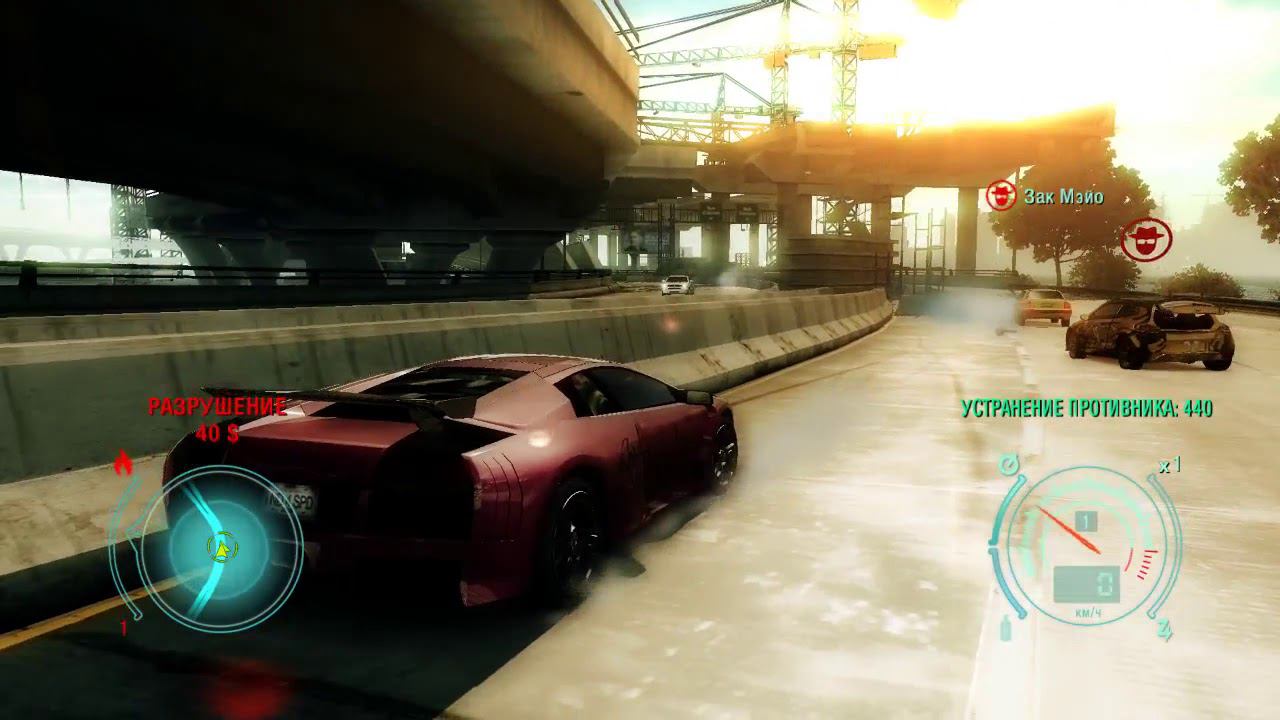Select the gear indicator showing 1
This screenshot has height=720, width=1280.
(1085, 519)
